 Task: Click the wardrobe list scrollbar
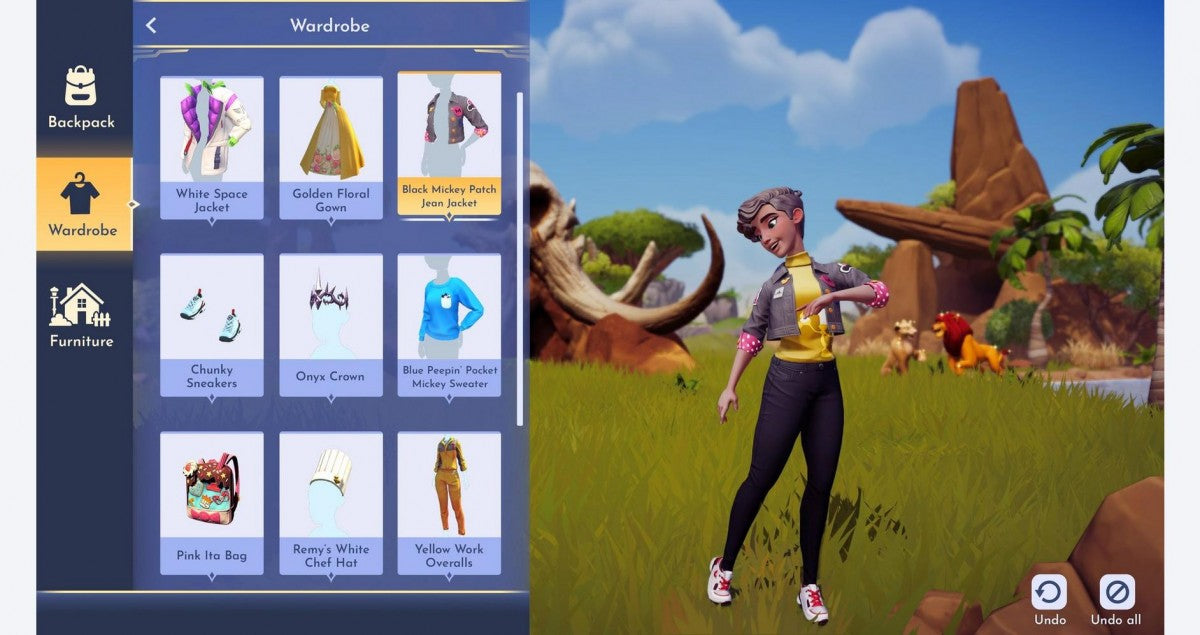(x=519, y=260)
